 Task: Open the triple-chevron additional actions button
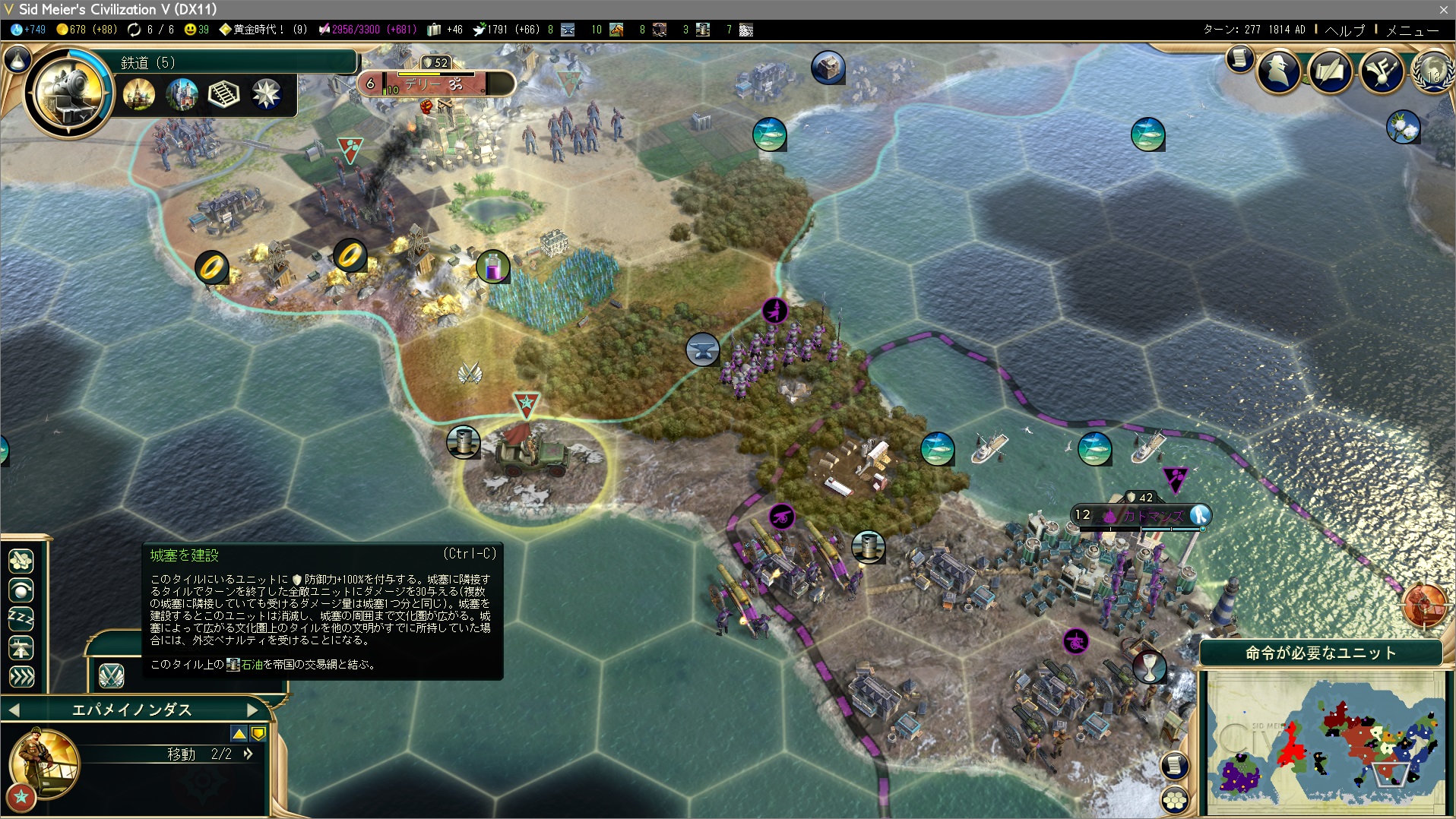coord(21,676)
